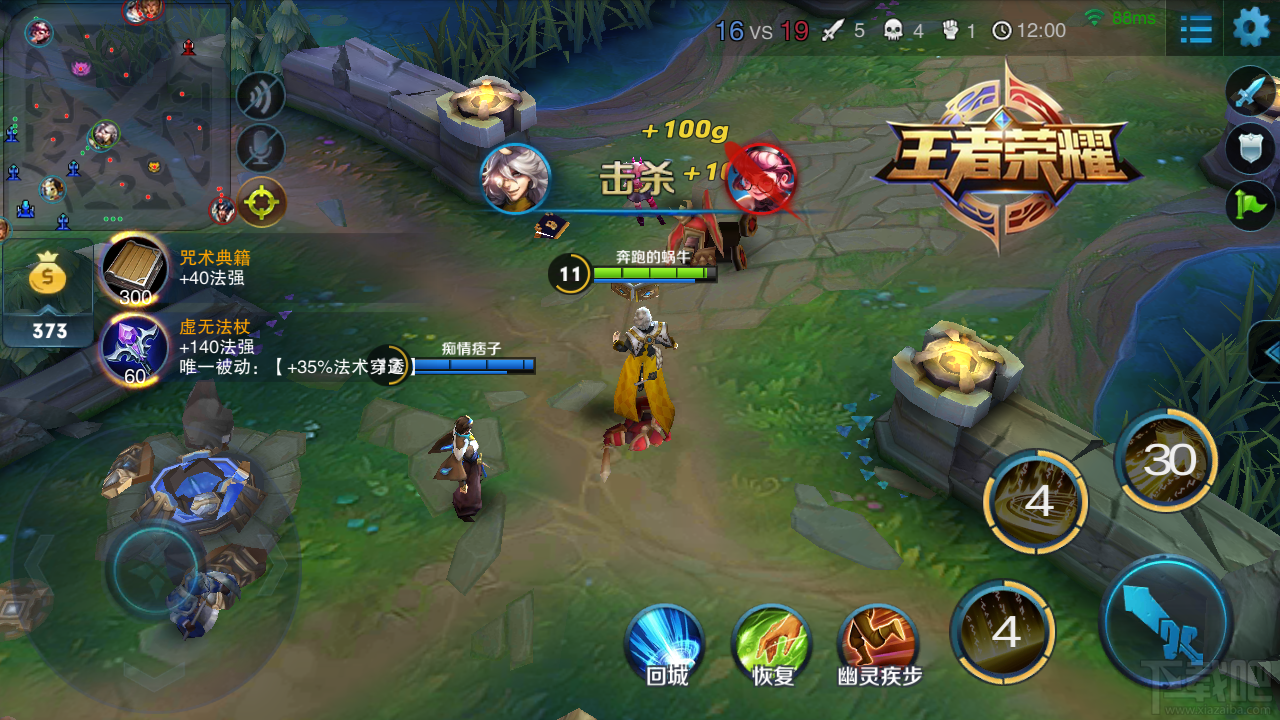Toggle the microphone button
This screenshot has width=1280, height=720.
(261, 149)
